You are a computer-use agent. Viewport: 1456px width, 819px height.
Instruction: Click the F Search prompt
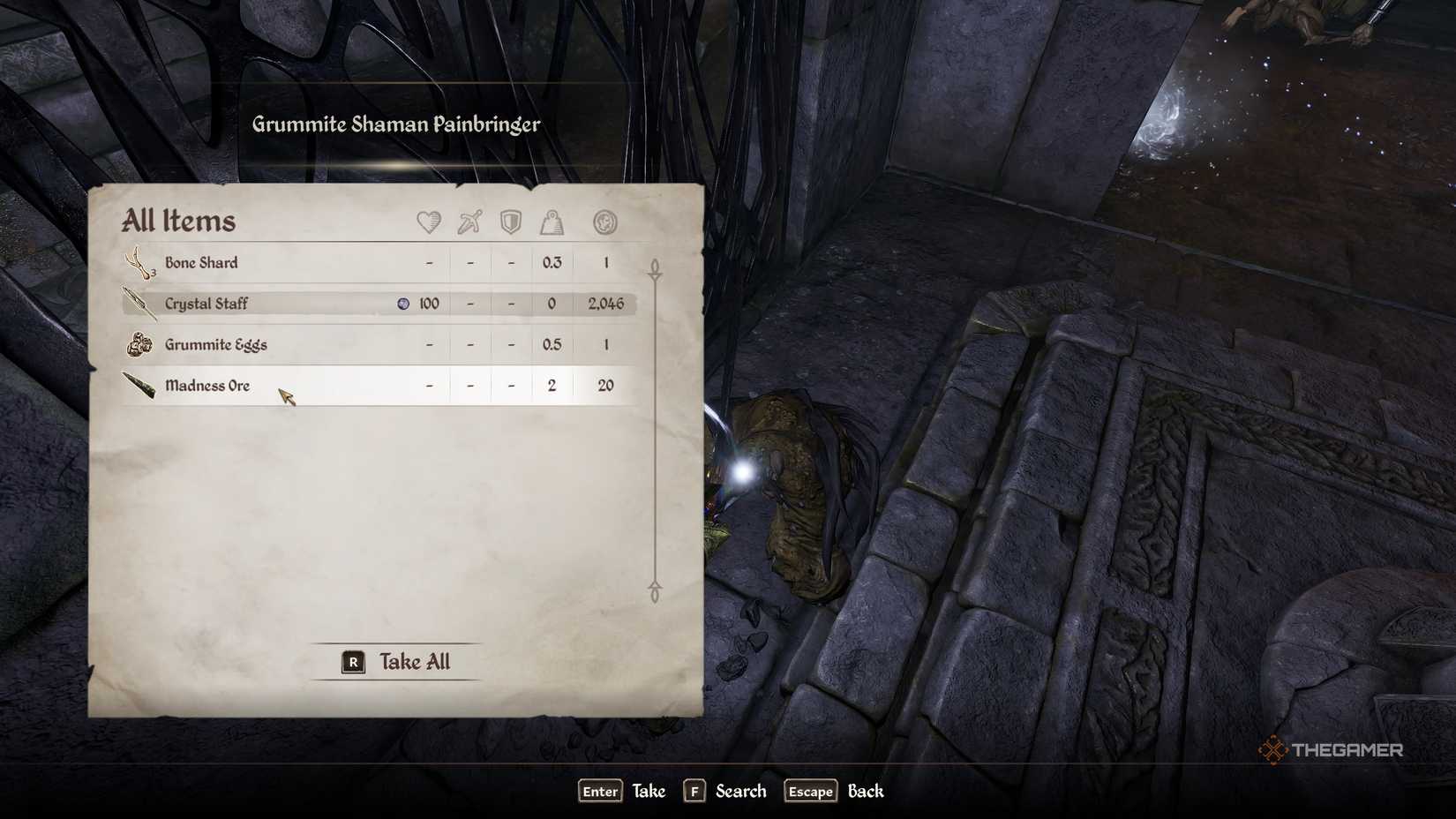(724, 792)
